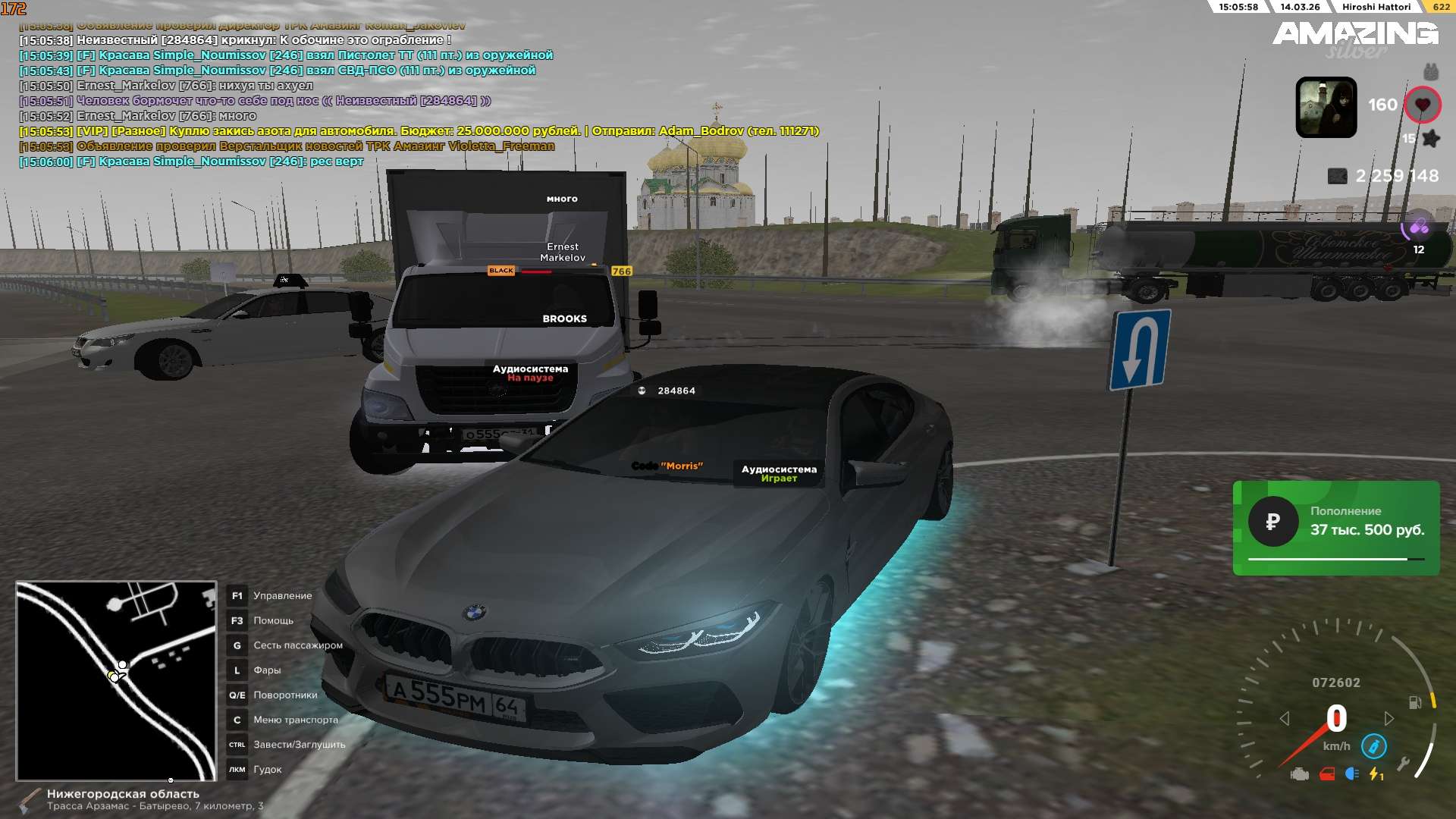
Task: Click the fuel pump gauge icon
Action: (1414, 702)
